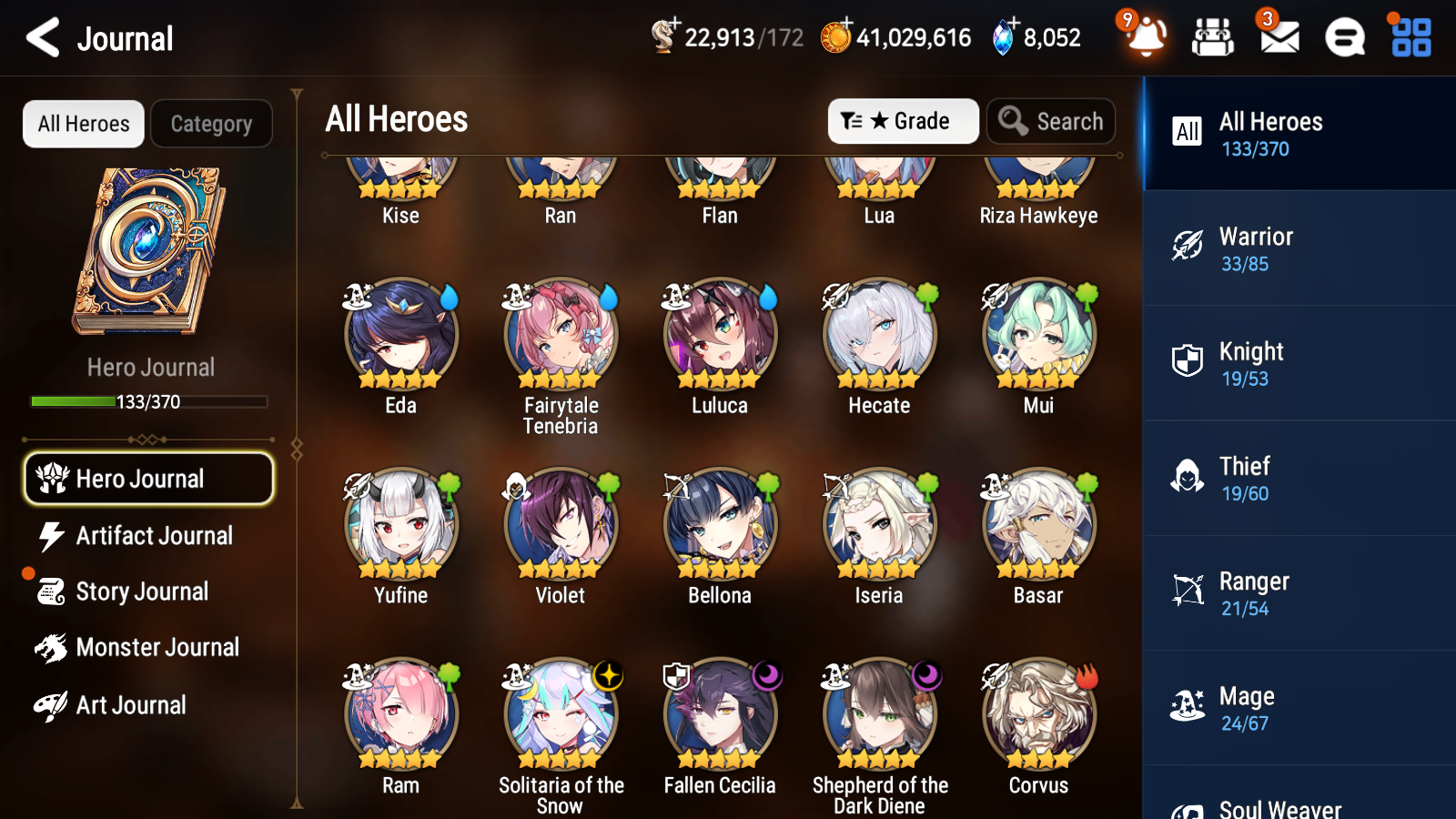The width and height of the screenshot is (1456, 819).
Task: Open the star Grade filter dropdown
Action: point(903,121)
